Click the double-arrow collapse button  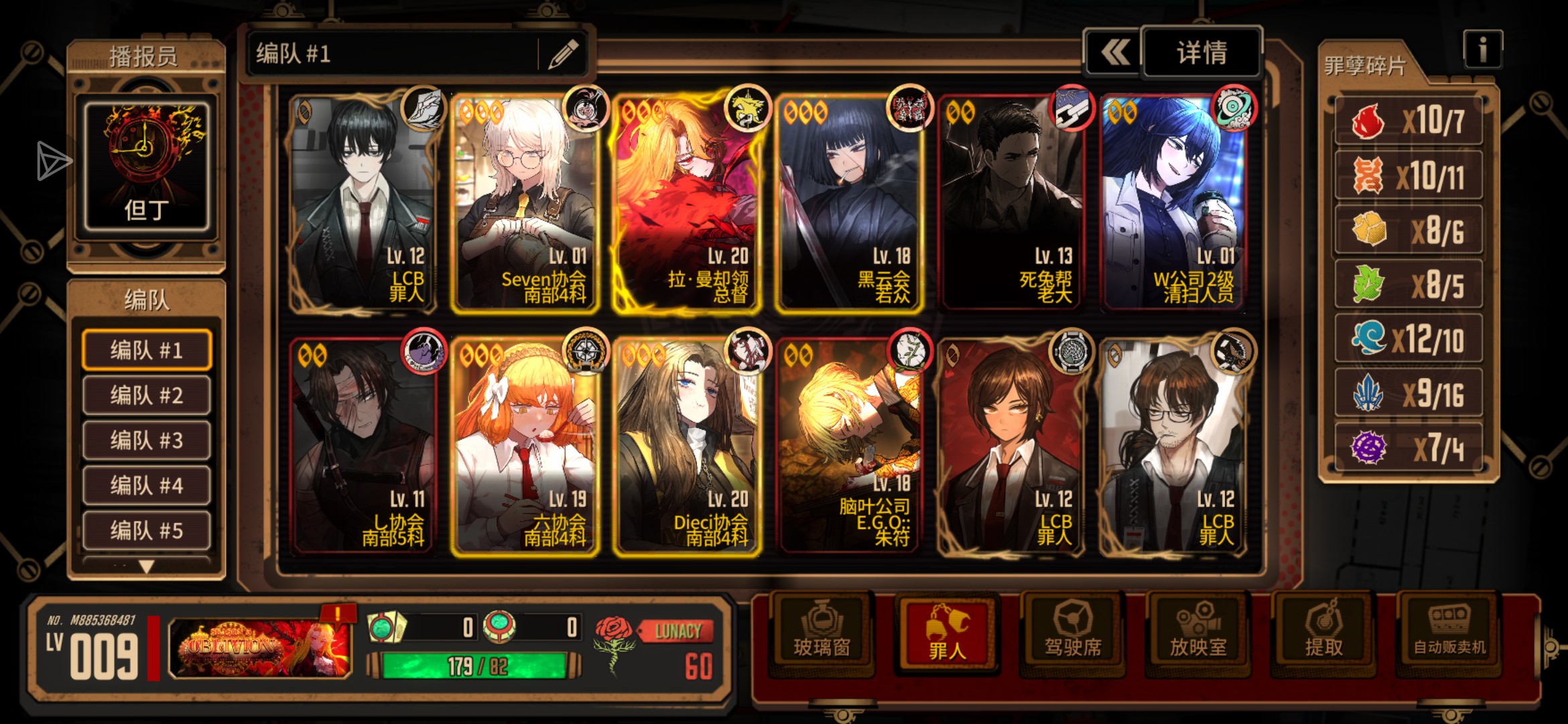point(1114,52)
